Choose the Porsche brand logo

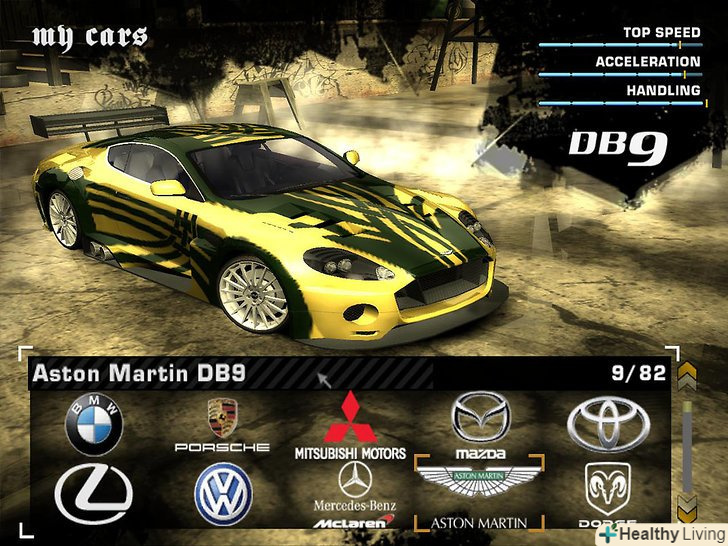point(222,424)
